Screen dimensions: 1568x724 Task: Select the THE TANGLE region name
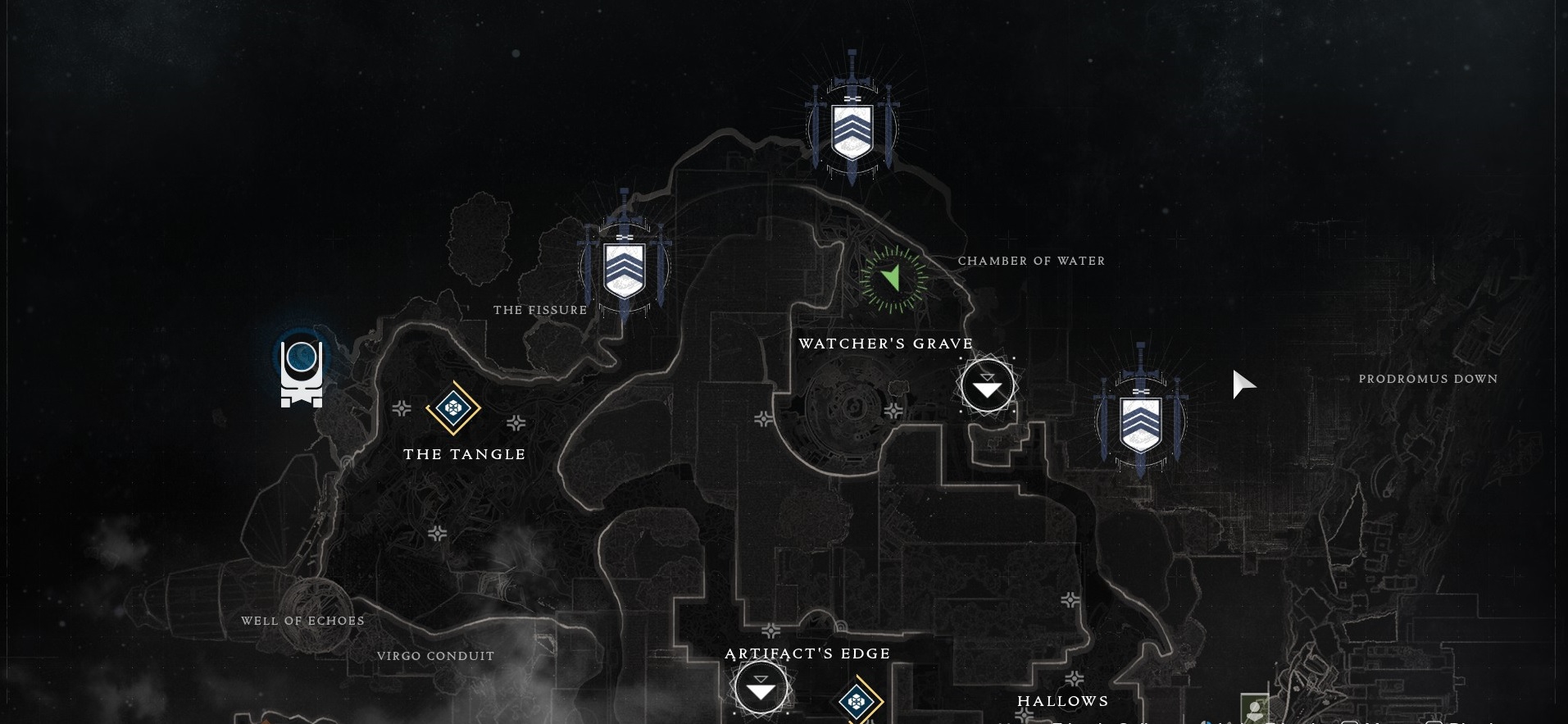(x=464, y=453)
